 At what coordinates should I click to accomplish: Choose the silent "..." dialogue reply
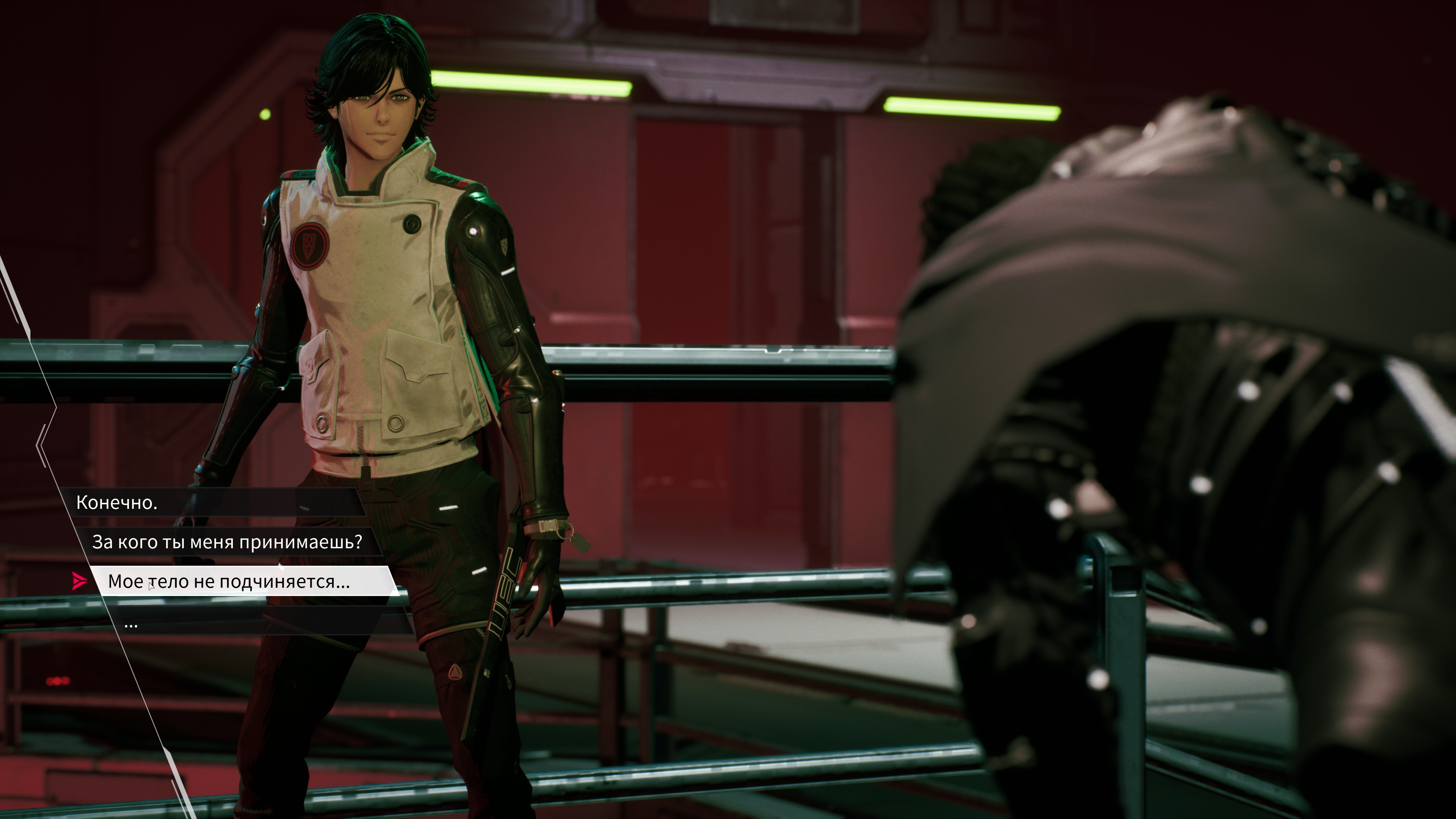(131, 624)
